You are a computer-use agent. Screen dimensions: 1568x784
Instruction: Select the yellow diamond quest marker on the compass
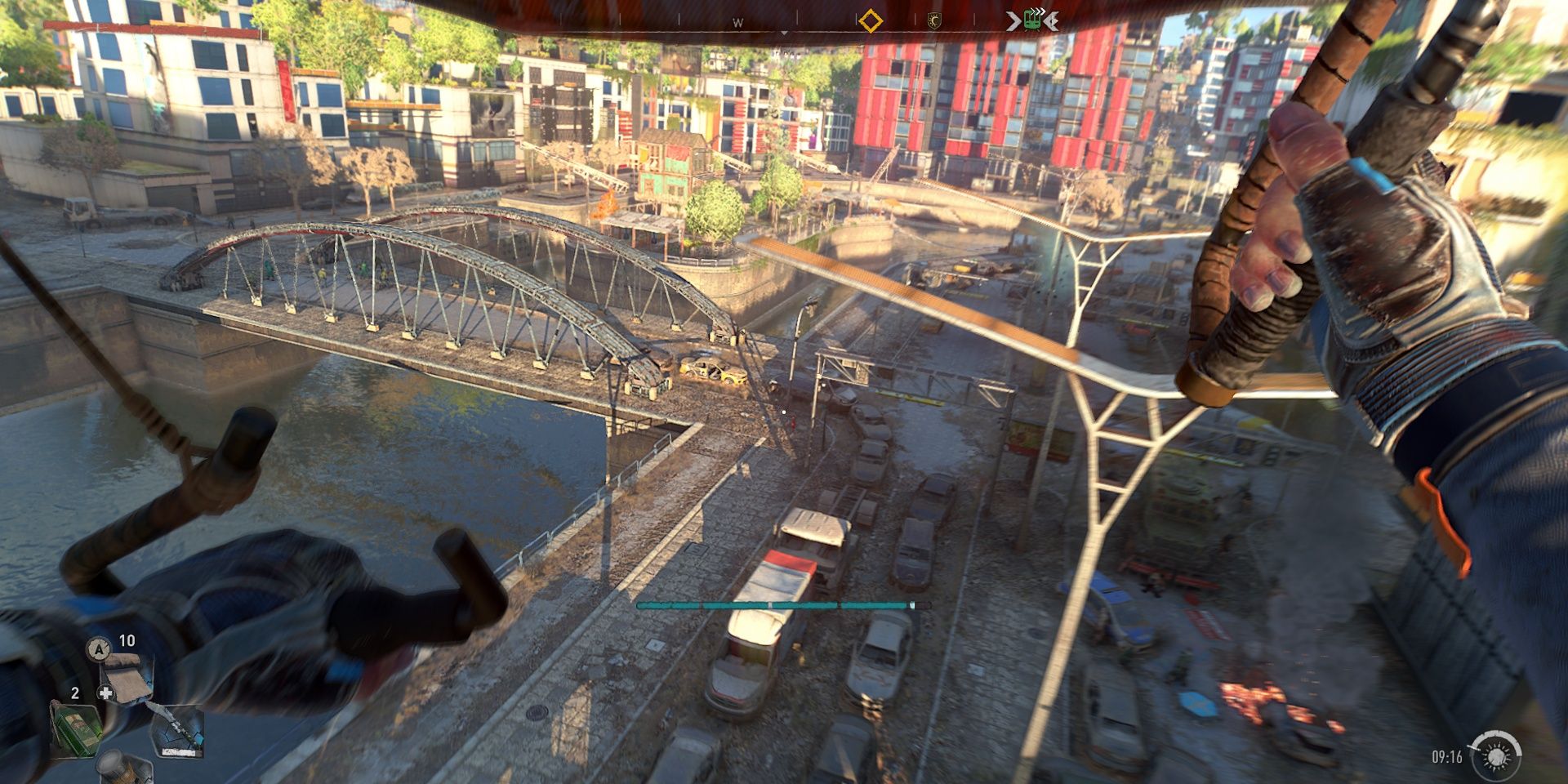871,20
